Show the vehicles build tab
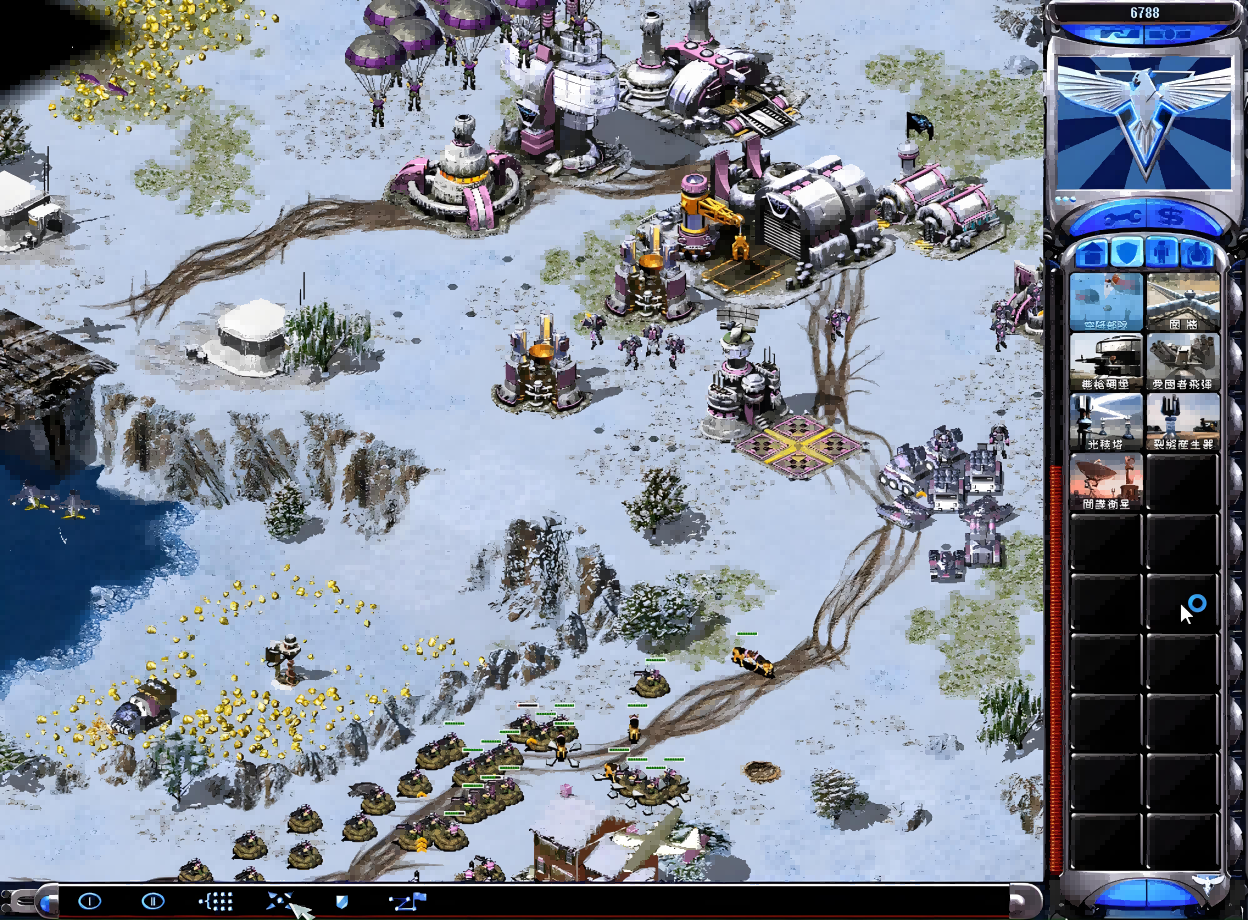The image size is (1248, 920). point(1196,253)
